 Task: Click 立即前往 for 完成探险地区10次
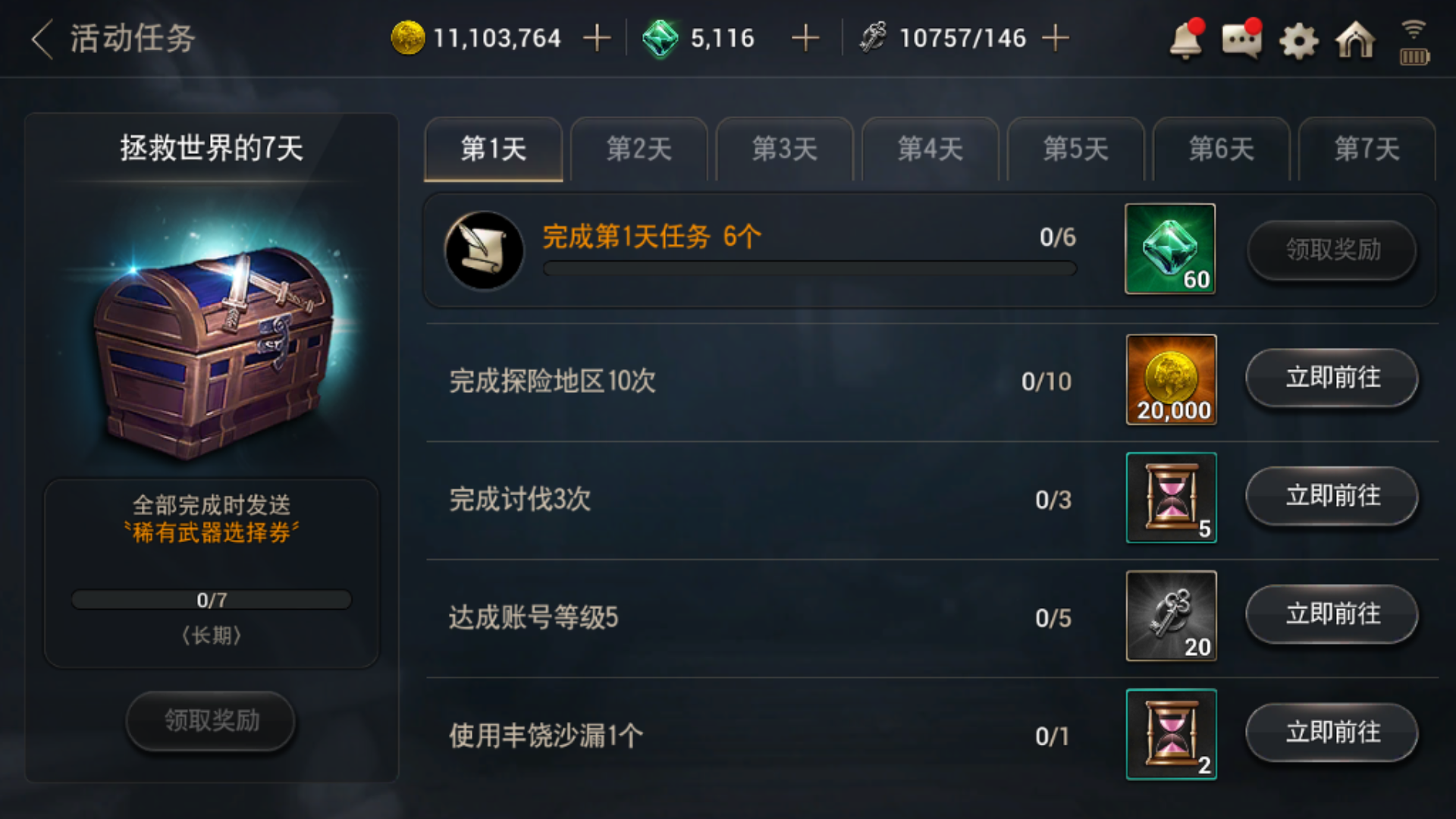click(x=1332, y=381)
